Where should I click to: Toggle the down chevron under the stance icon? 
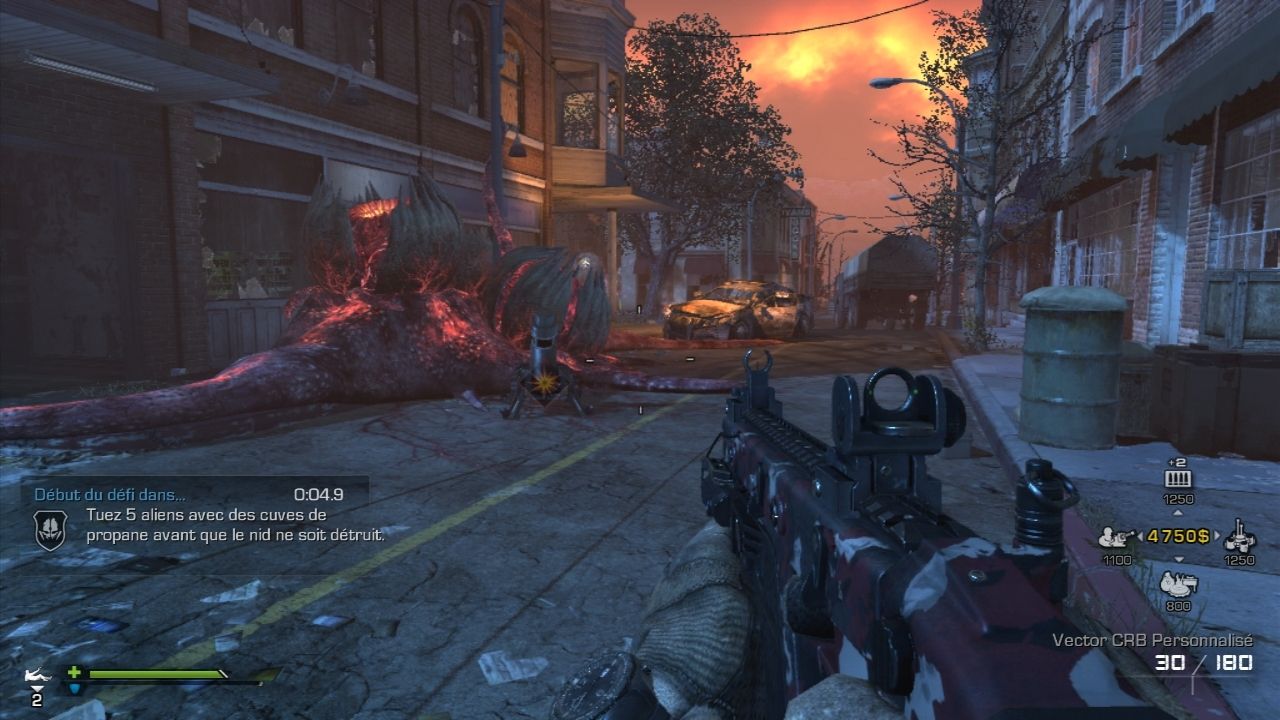tap(38, 688)
